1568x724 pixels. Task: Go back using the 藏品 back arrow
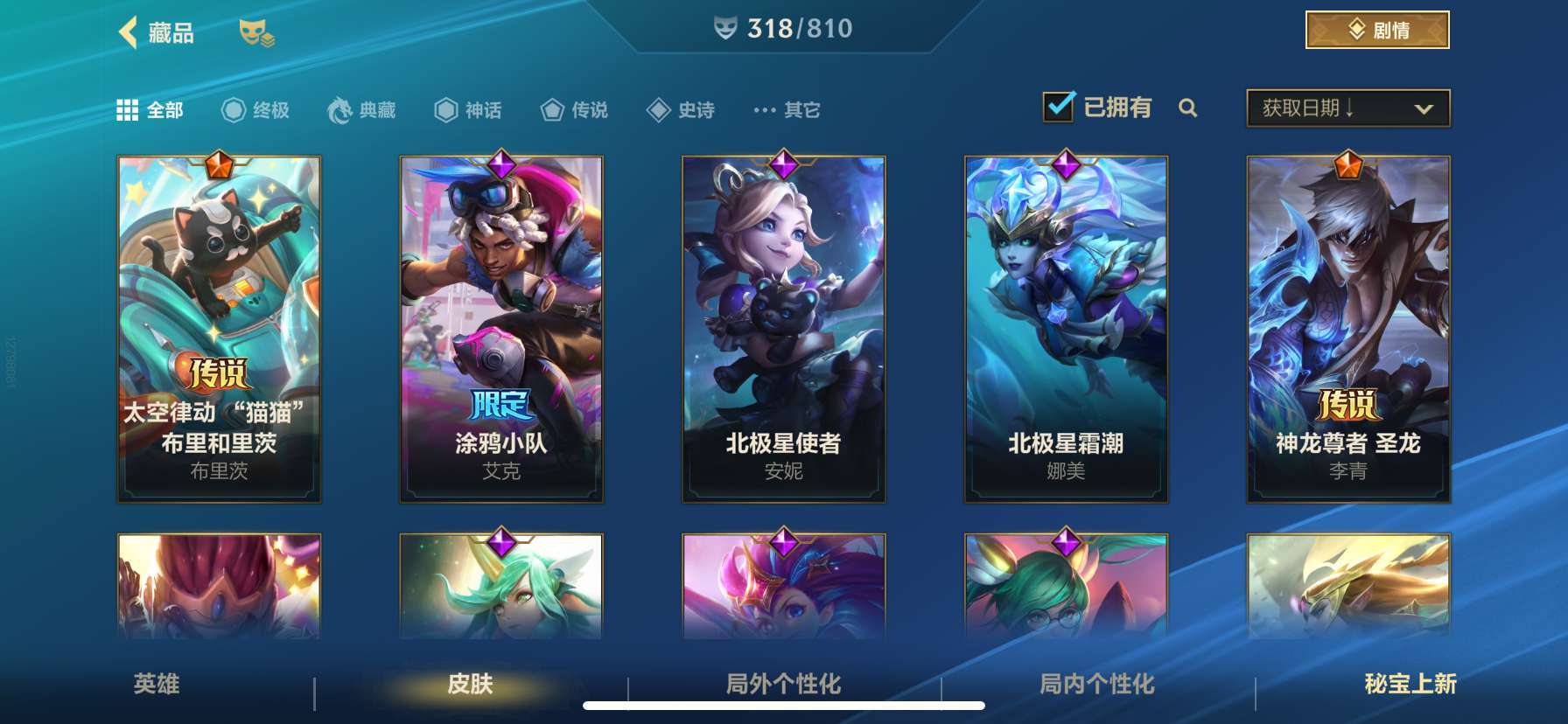(x=126, y=31)
